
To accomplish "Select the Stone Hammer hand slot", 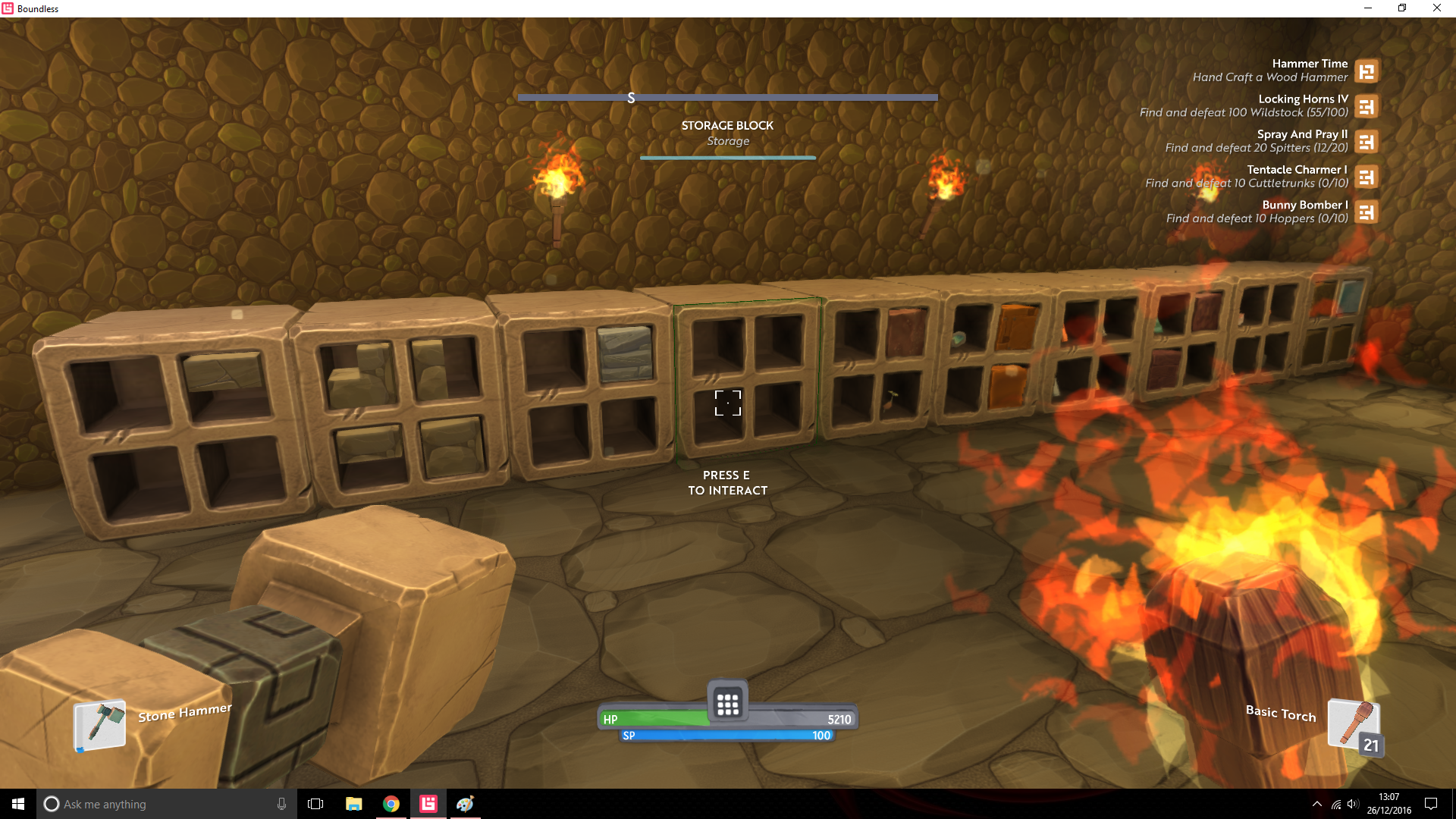I will point(100,725).
